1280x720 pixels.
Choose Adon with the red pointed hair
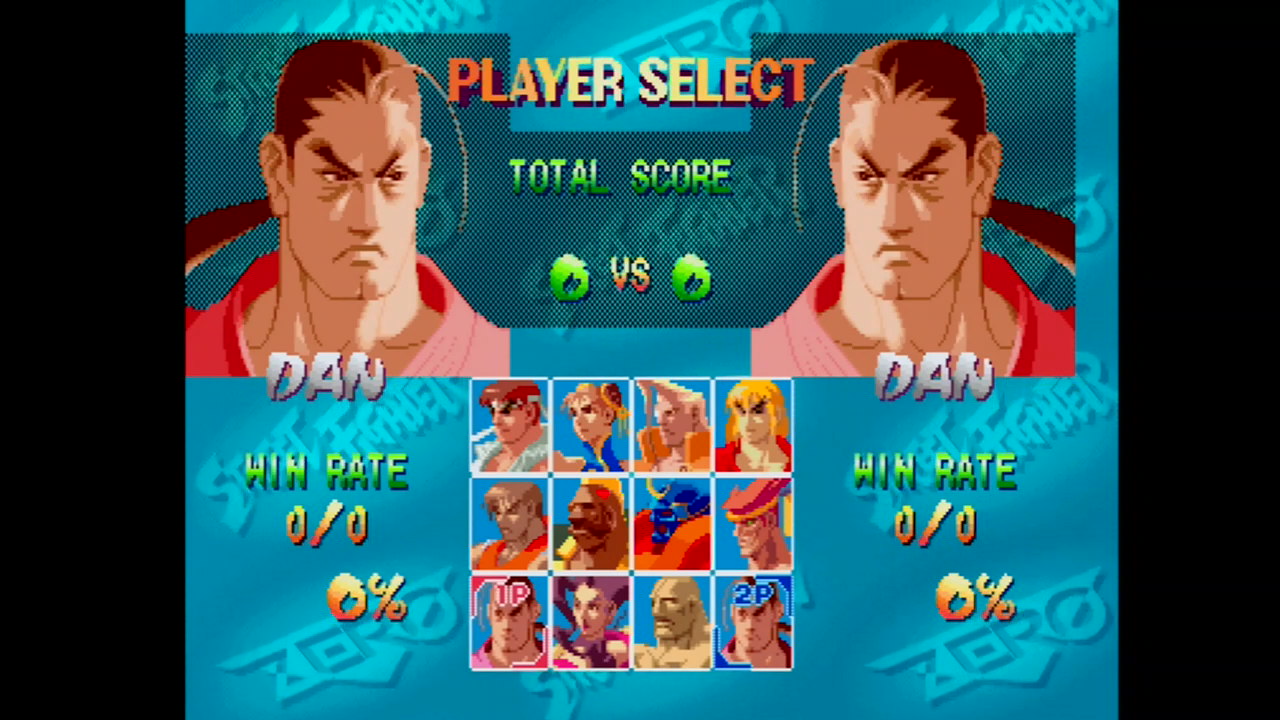pyautogui.click(x=753, y=523)
